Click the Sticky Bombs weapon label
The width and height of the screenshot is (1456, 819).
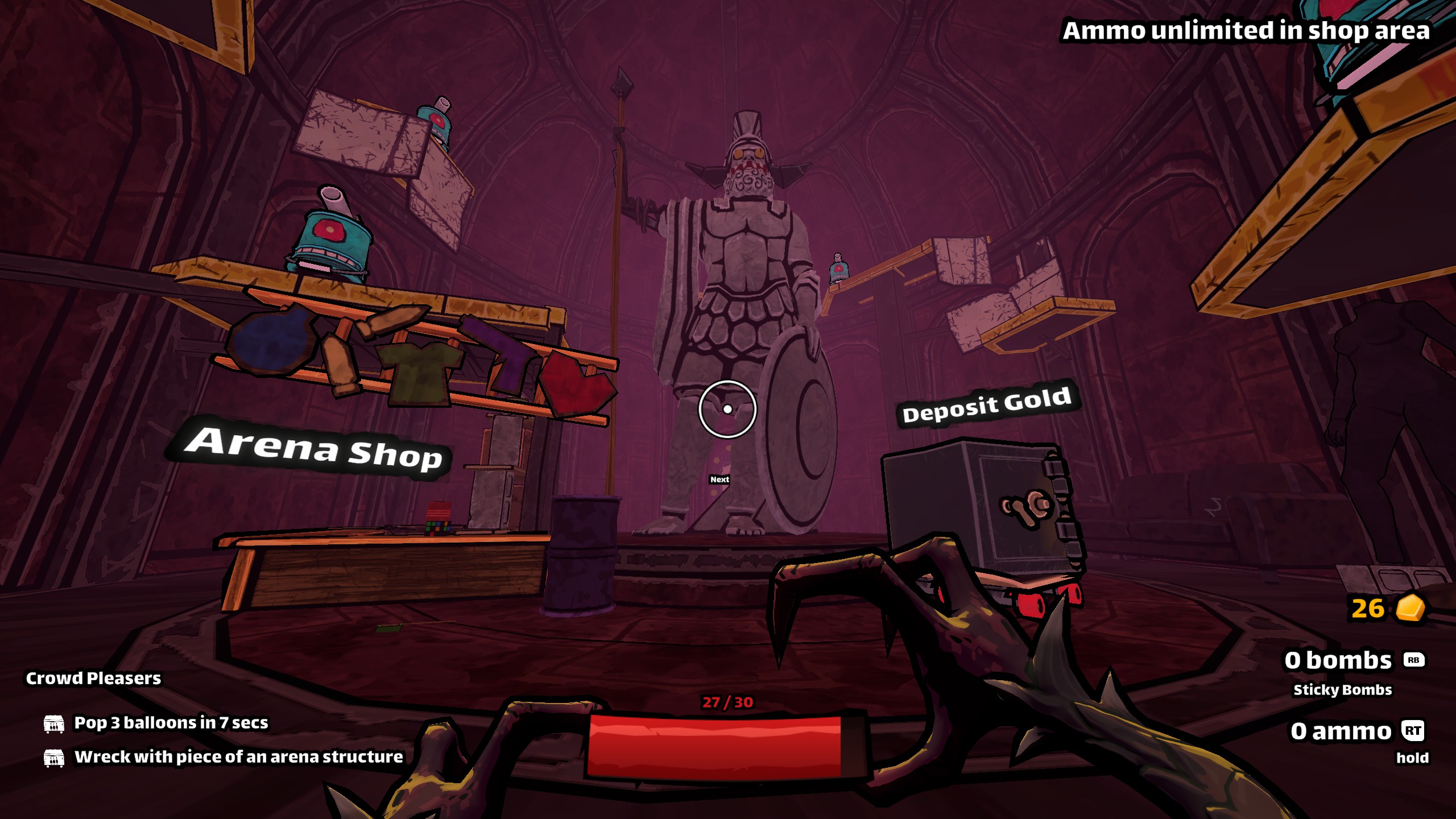[1342, 690]
